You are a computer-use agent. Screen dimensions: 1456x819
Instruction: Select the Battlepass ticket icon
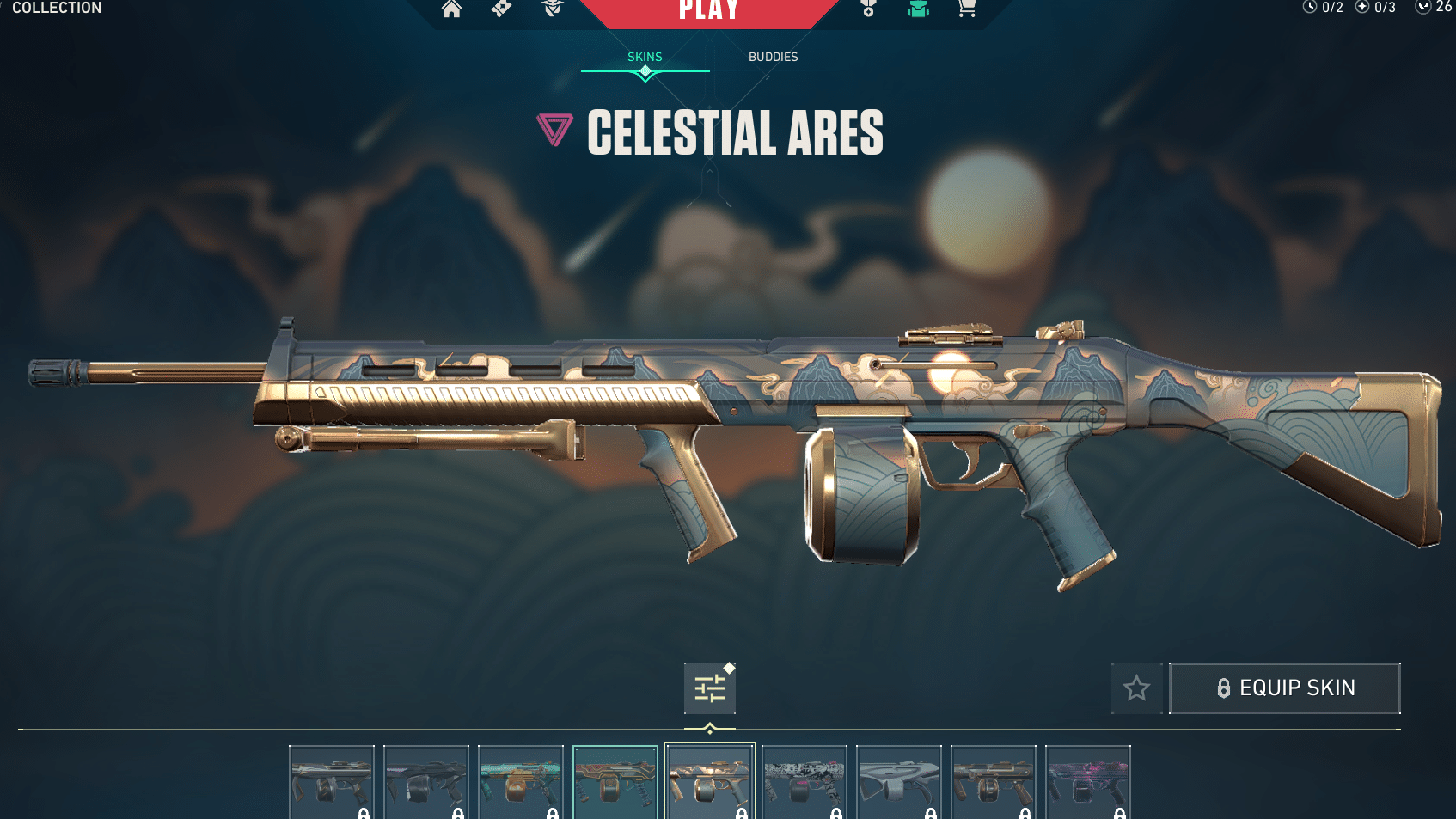click(x=501, y=10)
